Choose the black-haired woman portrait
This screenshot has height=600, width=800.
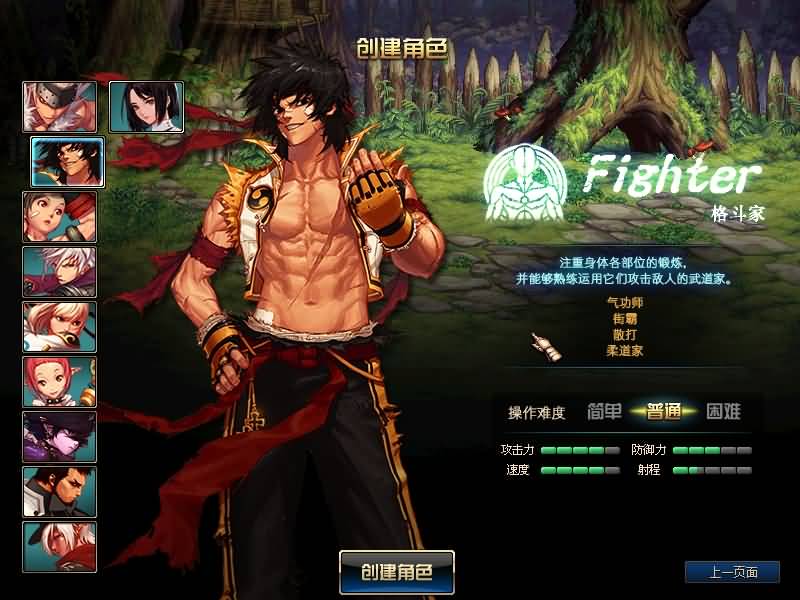point(146,107)
